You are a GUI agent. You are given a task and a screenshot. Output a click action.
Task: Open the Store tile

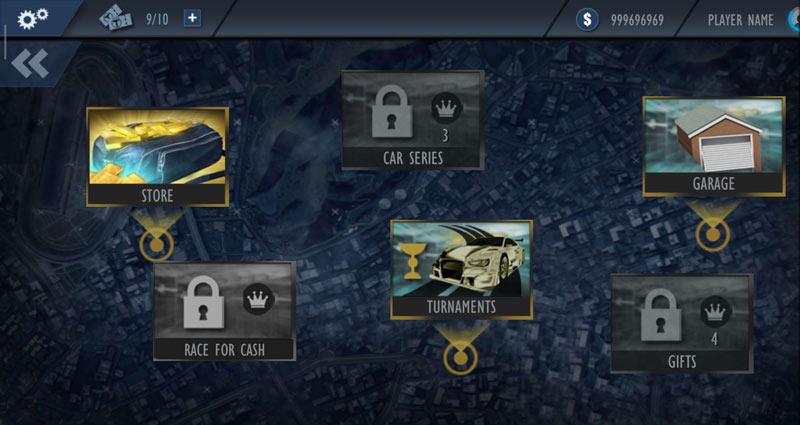pos(157,156)
